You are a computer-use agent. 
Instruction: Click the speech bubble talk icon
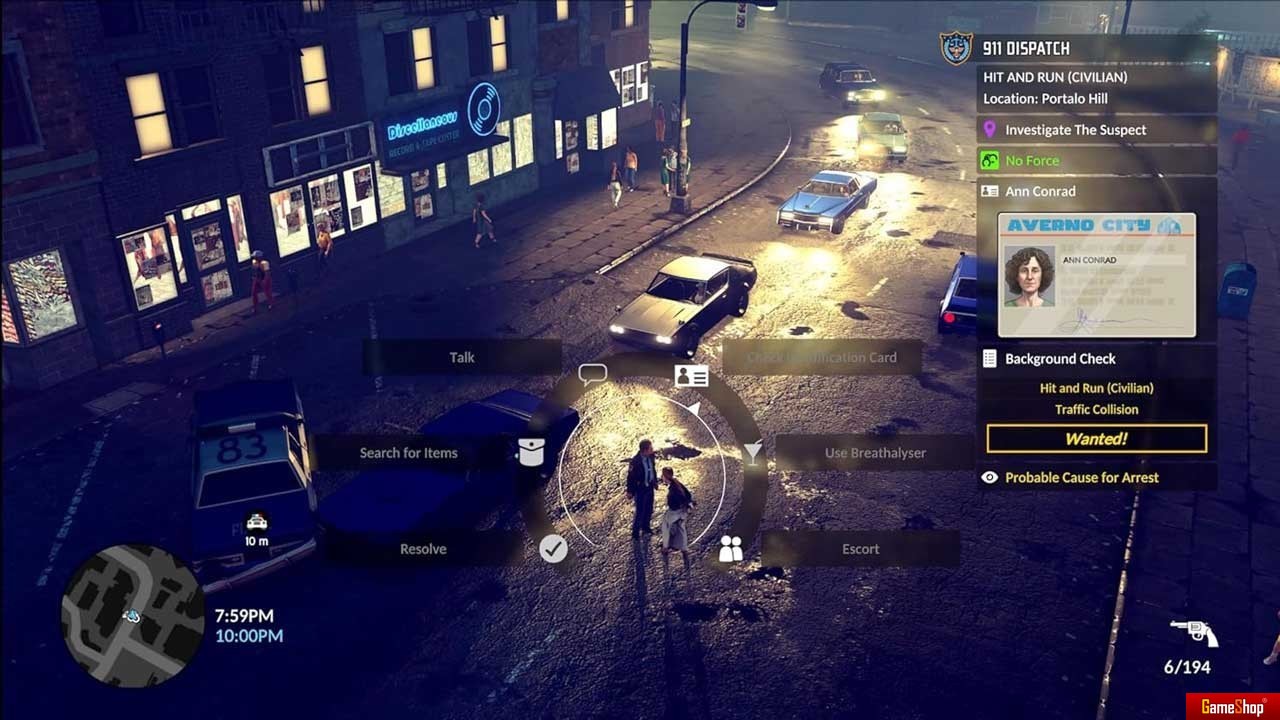(593, 375)
